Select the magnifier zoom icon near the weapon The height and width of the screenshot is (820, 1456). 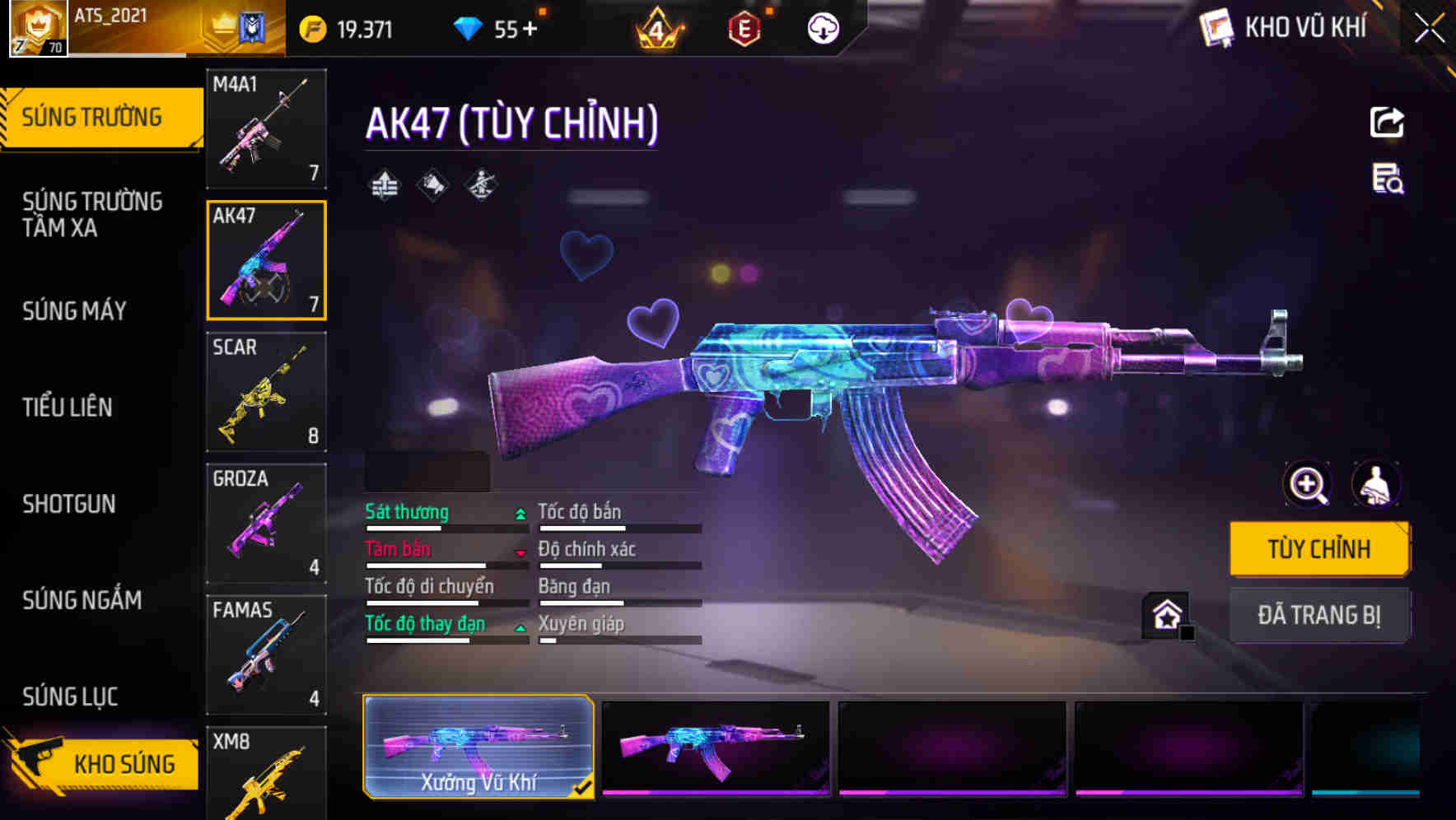1304,485
